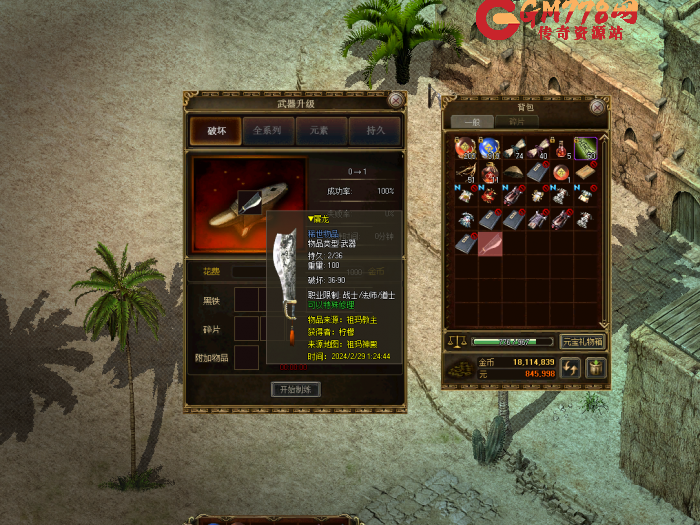
Task: Click the trash bin button in backpack
Action: (x=595, y=368)
